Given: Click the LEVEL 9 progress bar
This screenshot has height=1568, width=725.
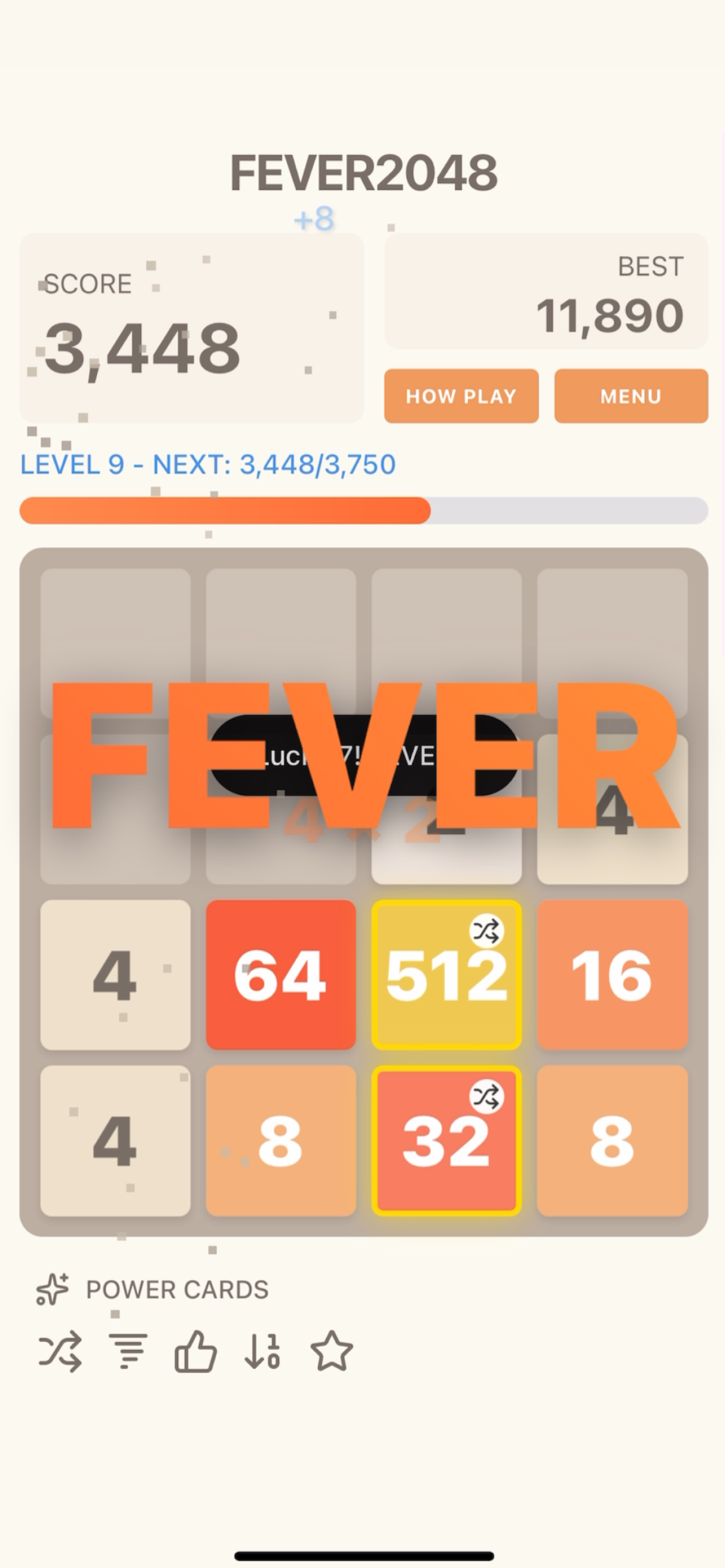Looking at the screenshot, I should coord(362,511).
